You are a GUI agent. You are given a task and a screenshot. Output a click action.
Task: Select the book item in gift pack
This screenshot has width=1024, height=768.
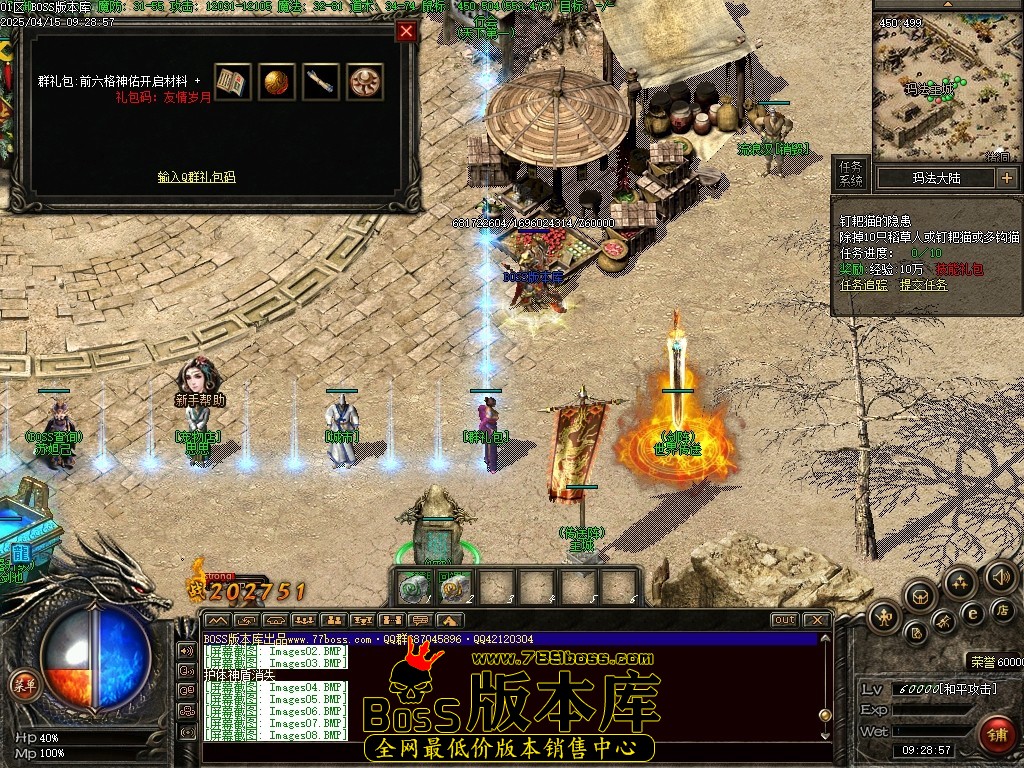coord(233,82)
